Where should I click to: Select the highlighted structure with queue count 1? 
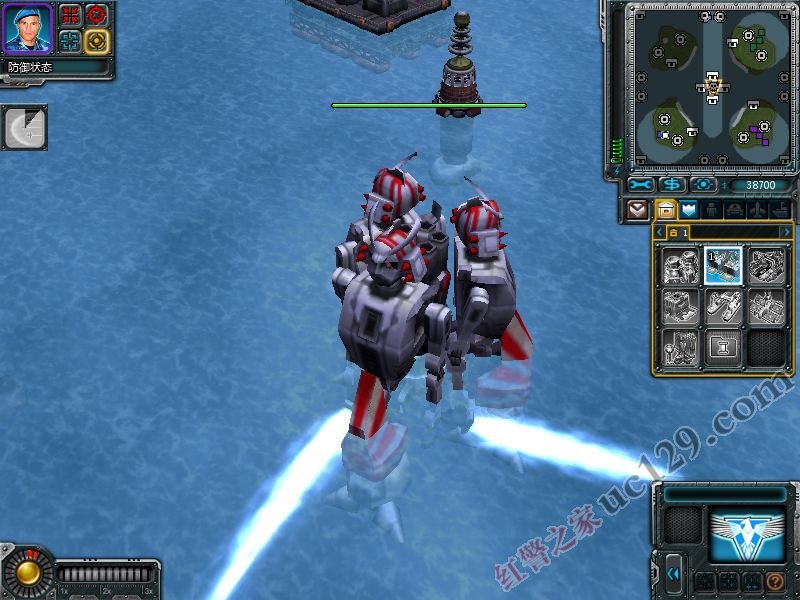pyautogui.click(x=723, y=265)
